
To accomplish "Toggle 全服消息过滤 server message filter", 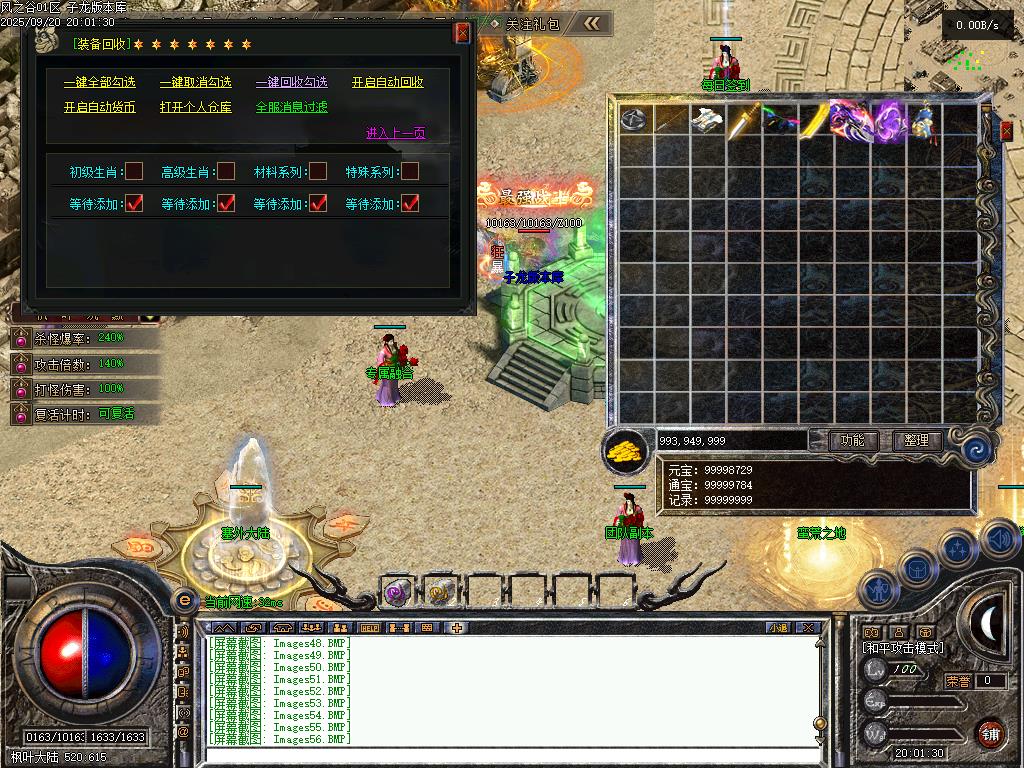I will pyautogui.click(x=291, y=107).
